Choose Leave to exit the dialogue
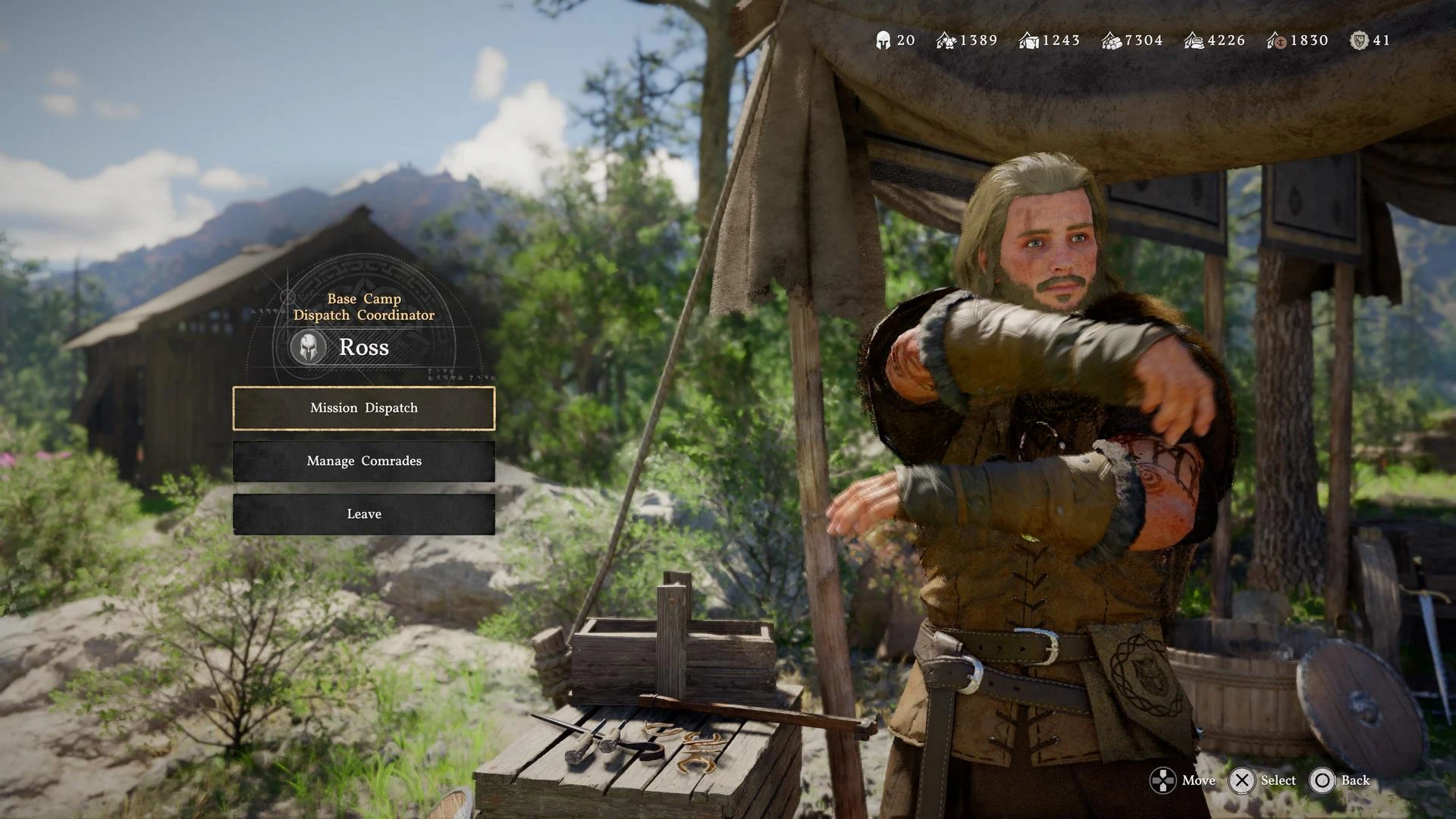 click(x=364, y=514)
